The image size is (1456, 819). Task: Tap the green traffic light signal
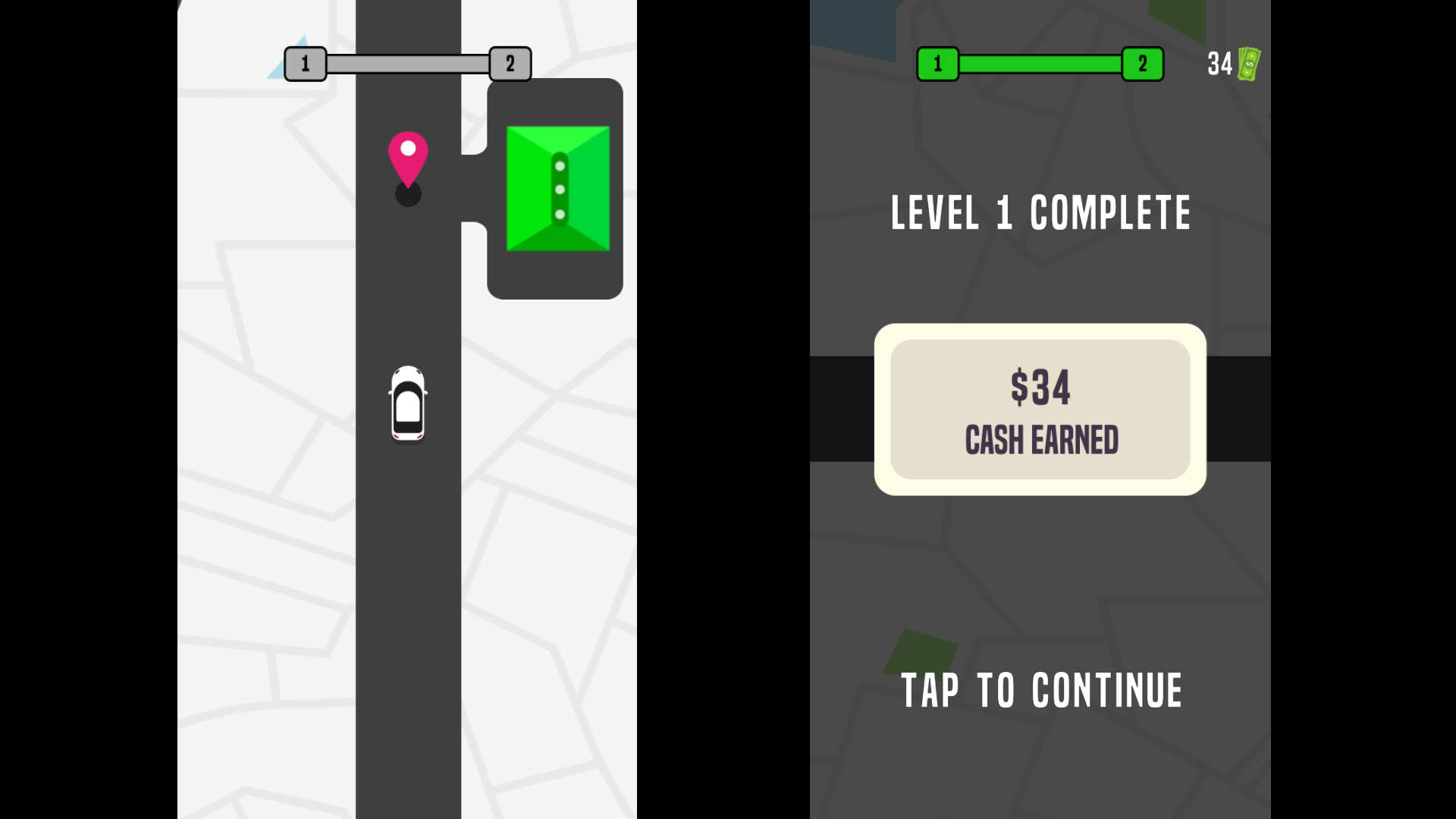click(x=557, y=187)
